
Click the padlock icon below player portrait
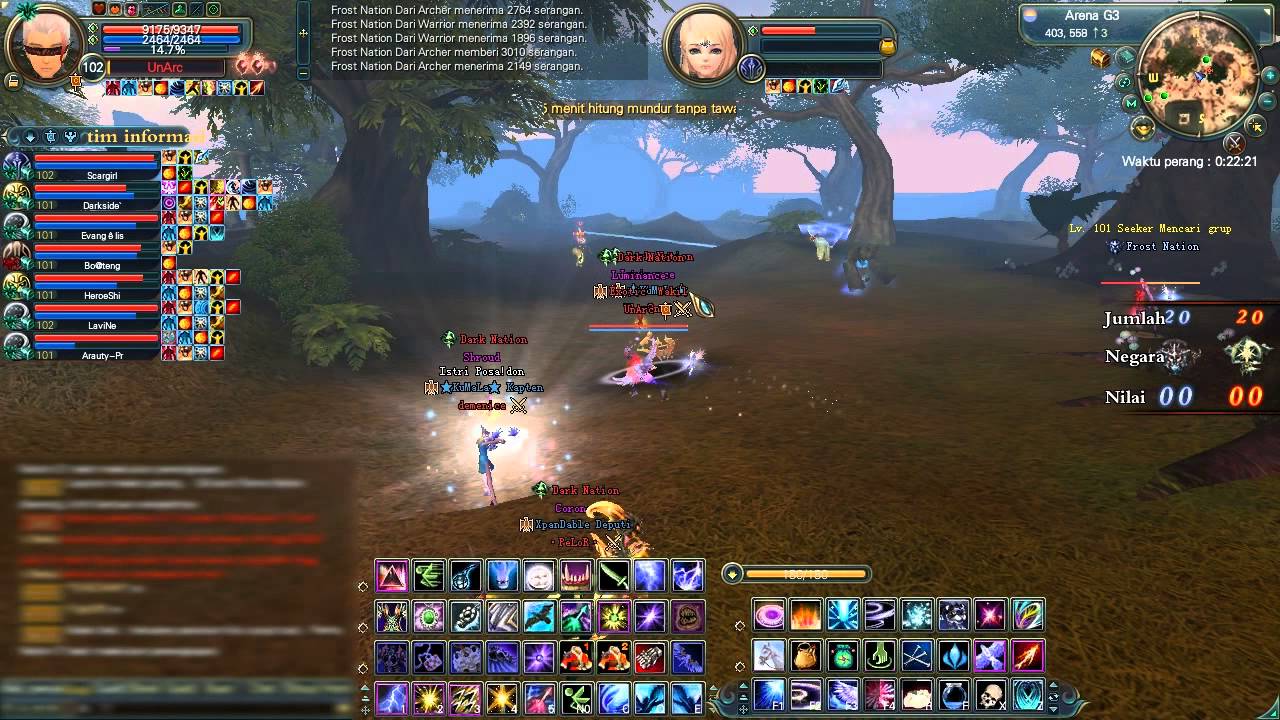(x=14, y=82)
